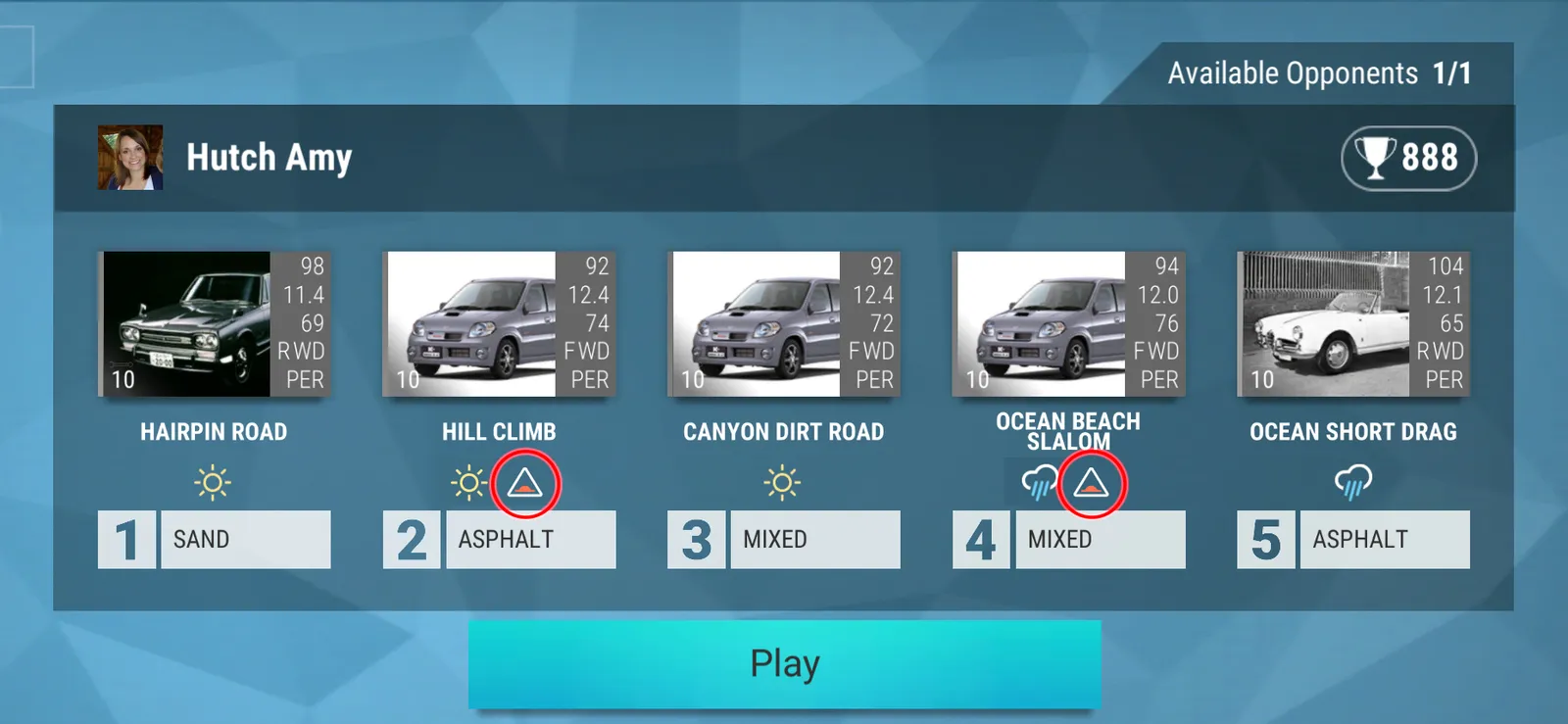This screenshot has width=1568, height=724.
Task: Choose the Ocean Short Drag car card
Action: [1353, 324]
